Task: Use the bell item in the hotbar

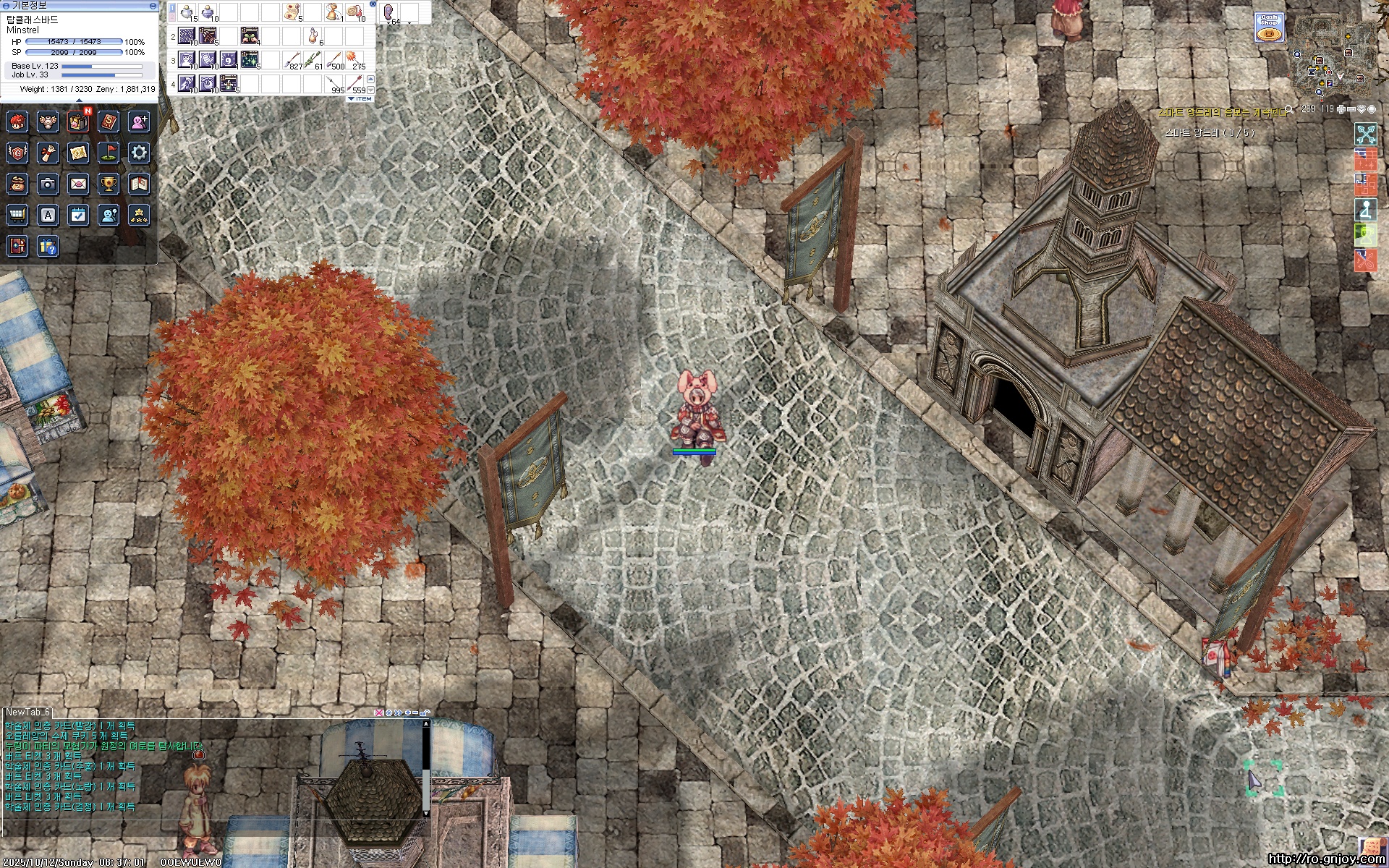Action: coord(333,12)
